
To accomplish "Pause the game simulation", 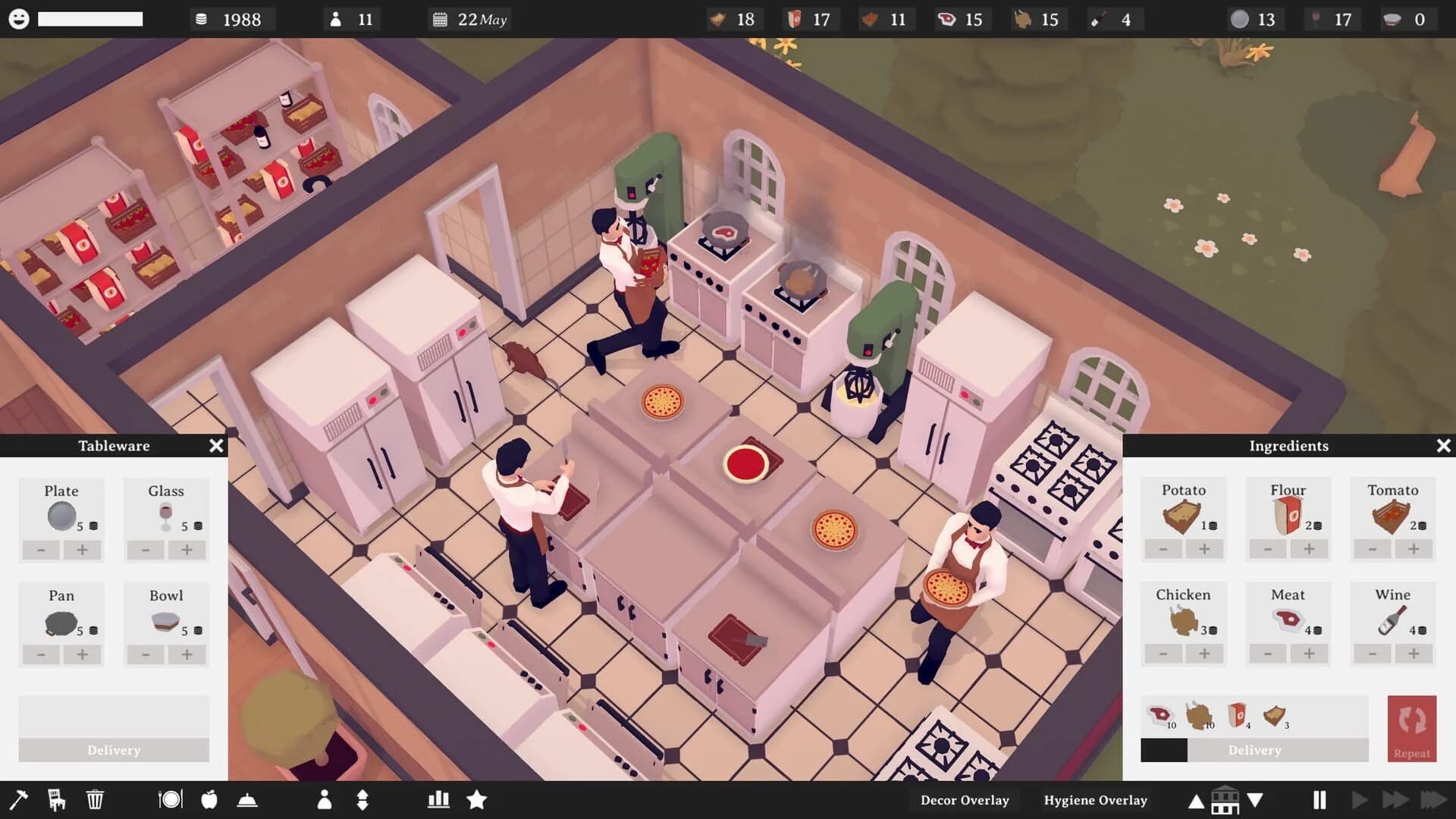I will point(1319,799).
